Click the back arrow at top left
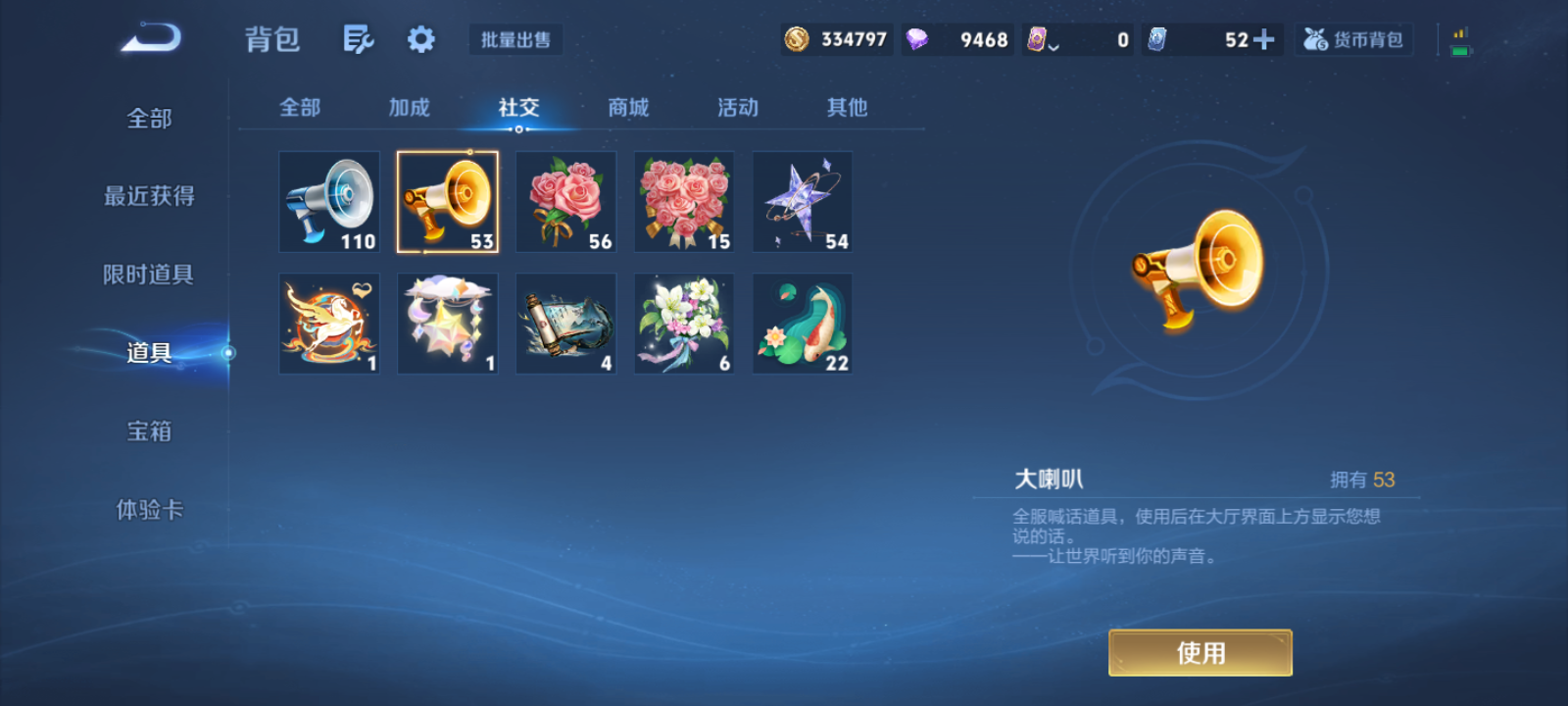1568x706 pixels. click(149, 34)
